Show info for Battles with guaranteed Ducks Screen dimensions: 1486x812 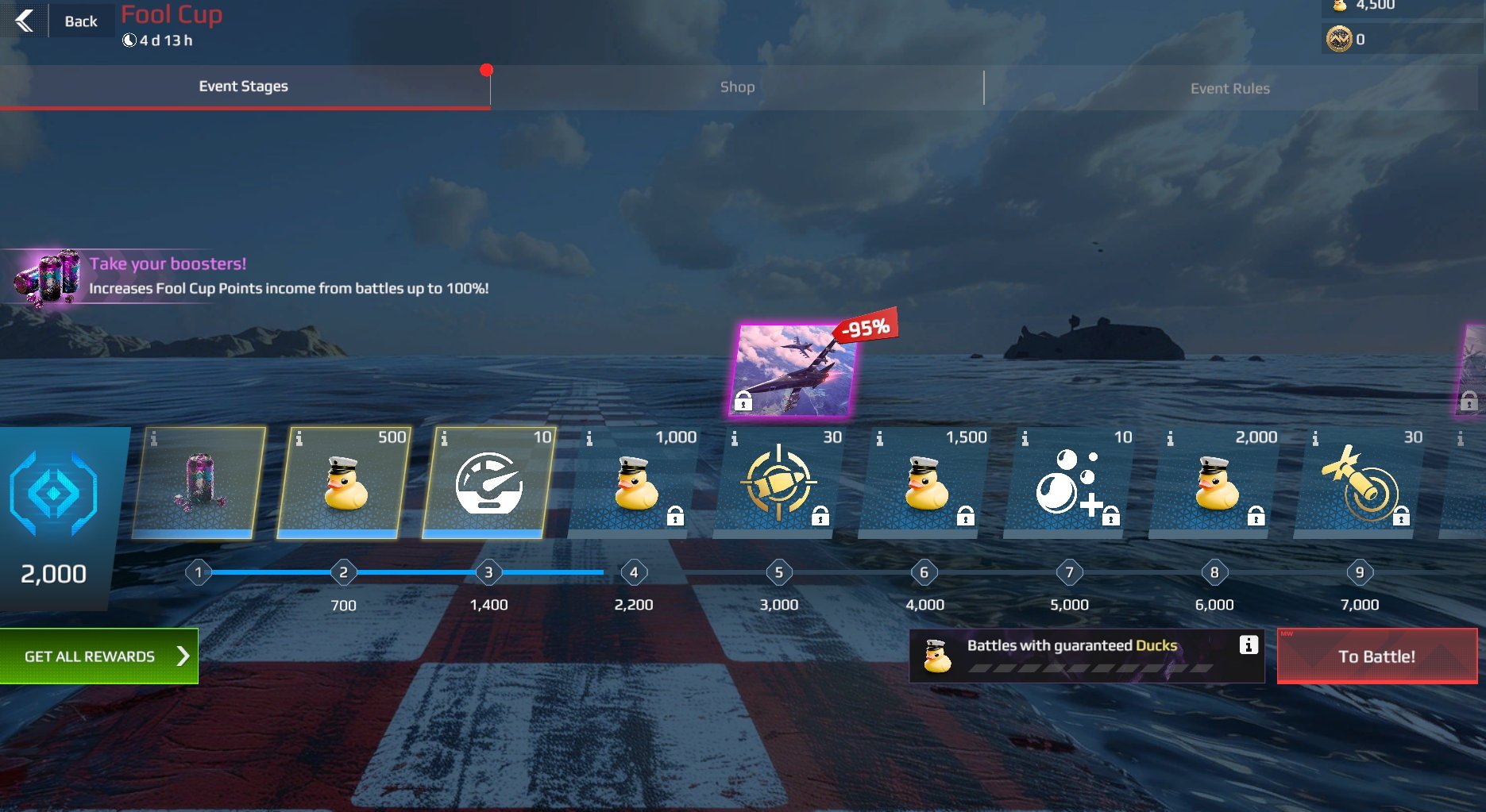pos(1249,645)
